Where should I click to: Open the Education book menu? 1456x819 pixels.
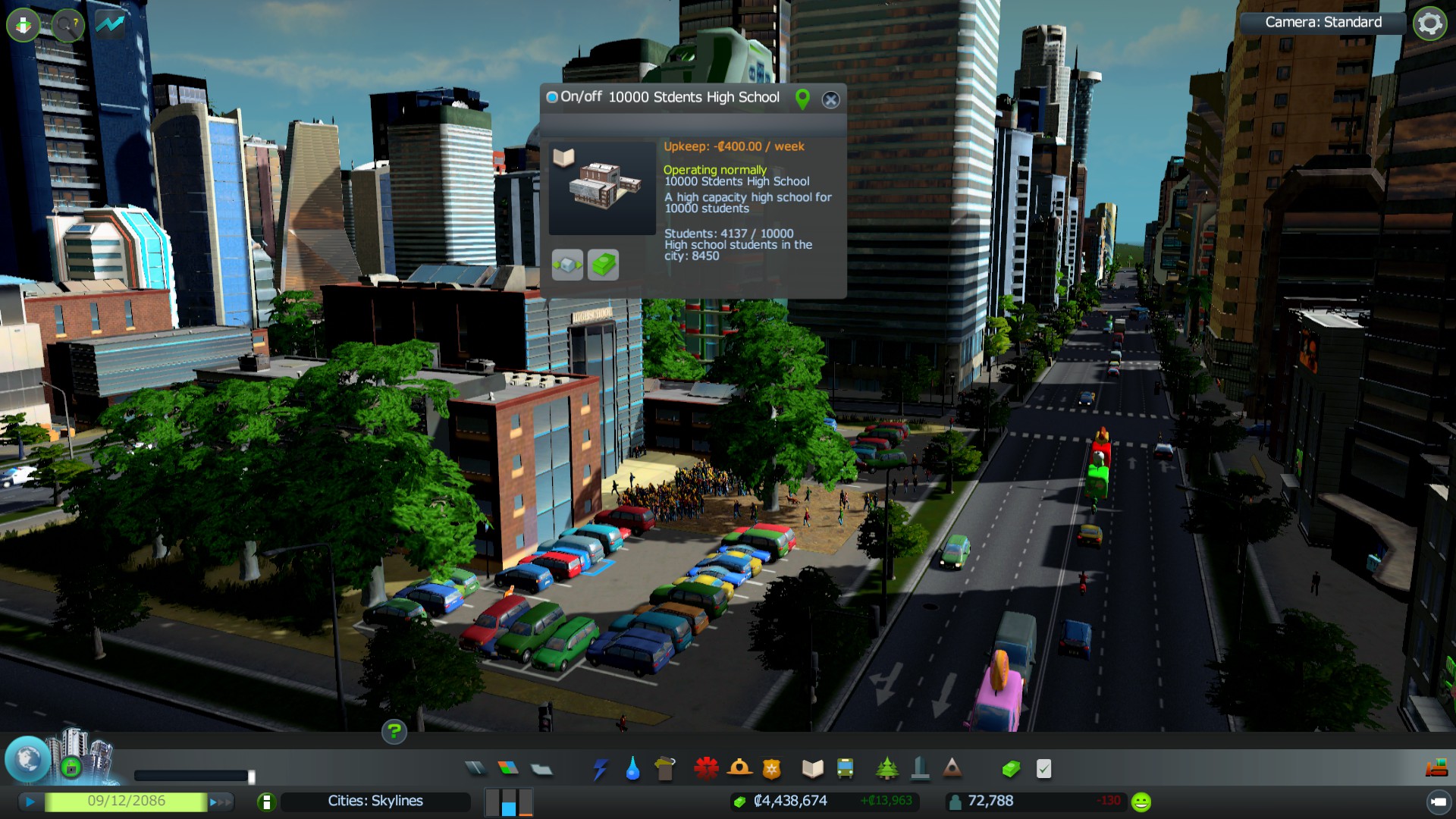click(812, 769)
